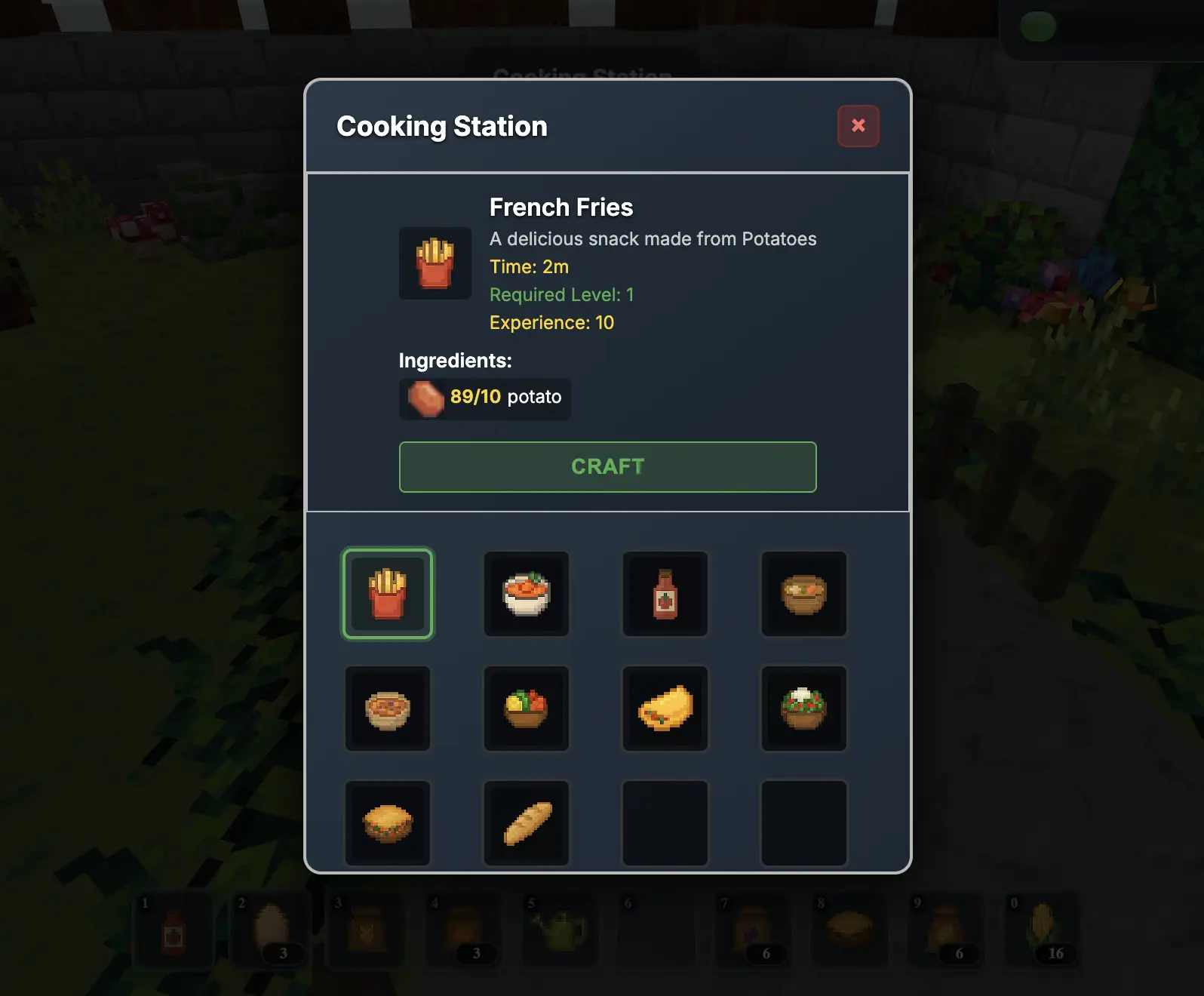Viewport: 1204px width, 996px height.
Task: Select the baguette recipe
Action: click(526, 822)
